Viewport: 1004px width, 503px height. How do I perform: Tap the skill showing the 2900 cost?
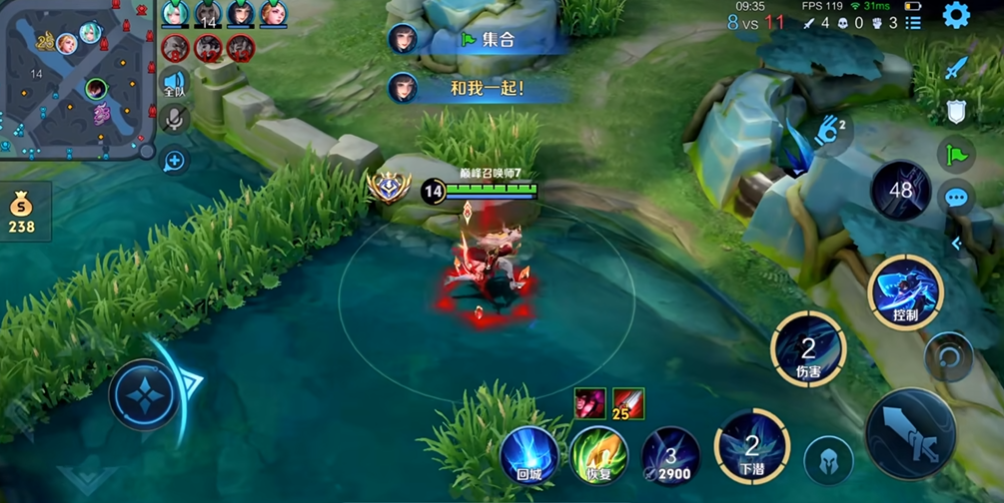pos(670,455)
